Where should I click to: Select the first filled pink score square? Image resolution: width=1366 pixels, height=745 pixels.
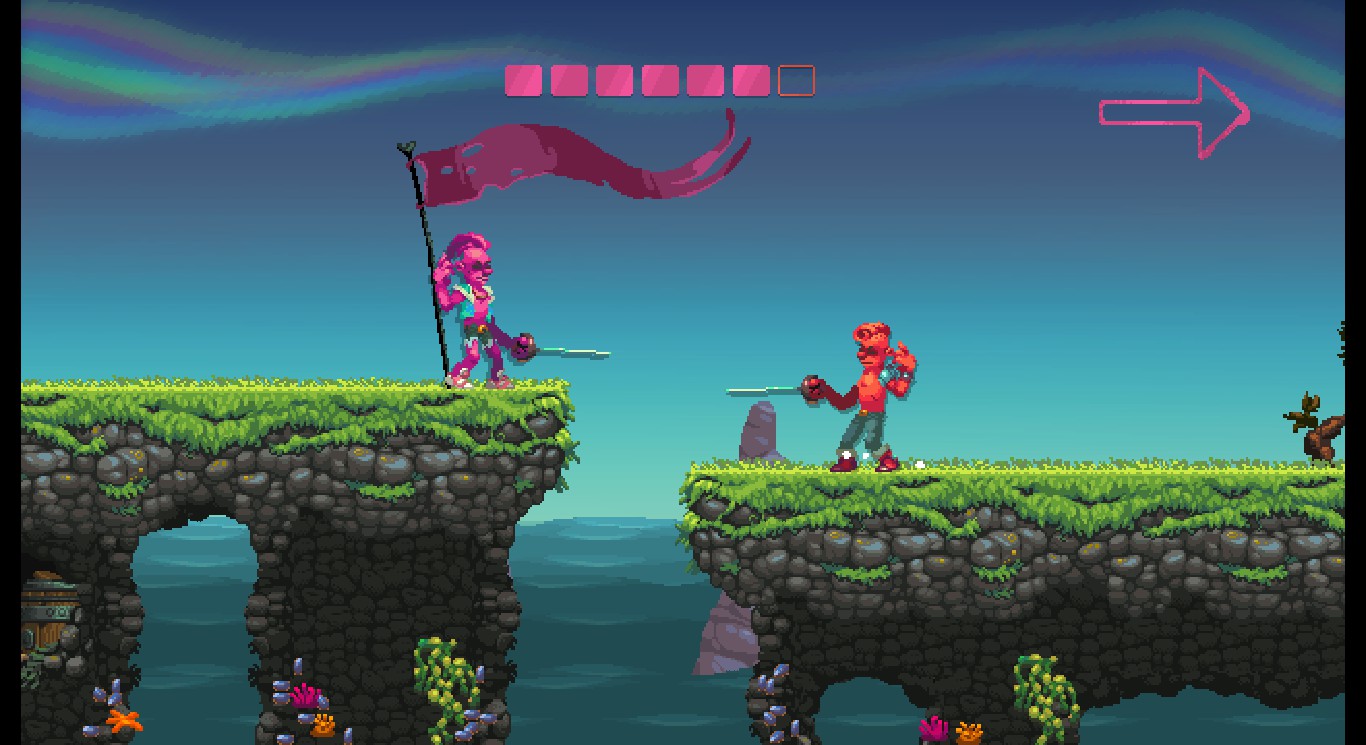coord(522,80)
